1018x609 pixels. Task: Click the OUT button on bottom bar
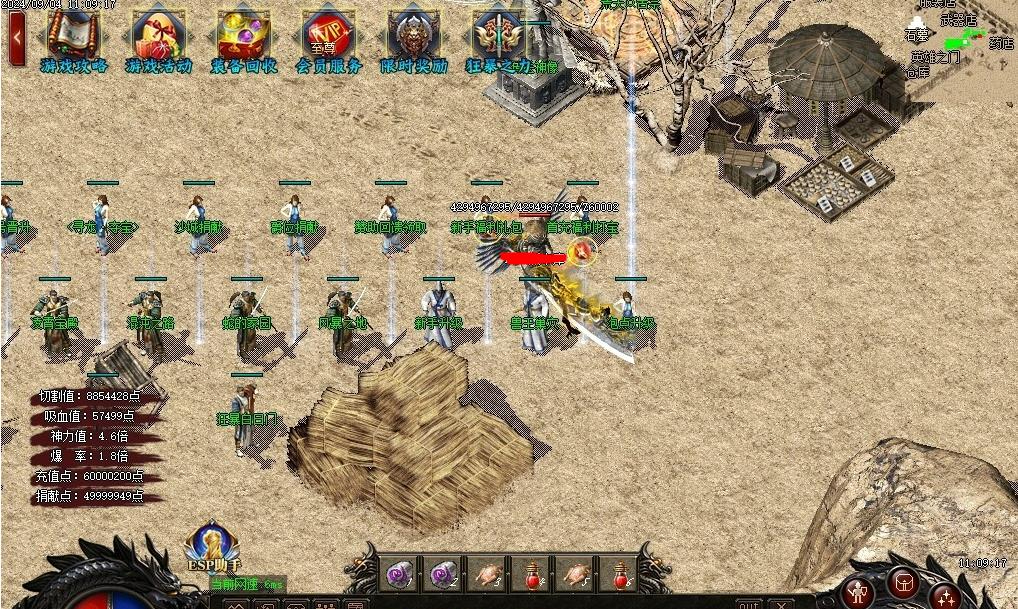click(748, 604)
